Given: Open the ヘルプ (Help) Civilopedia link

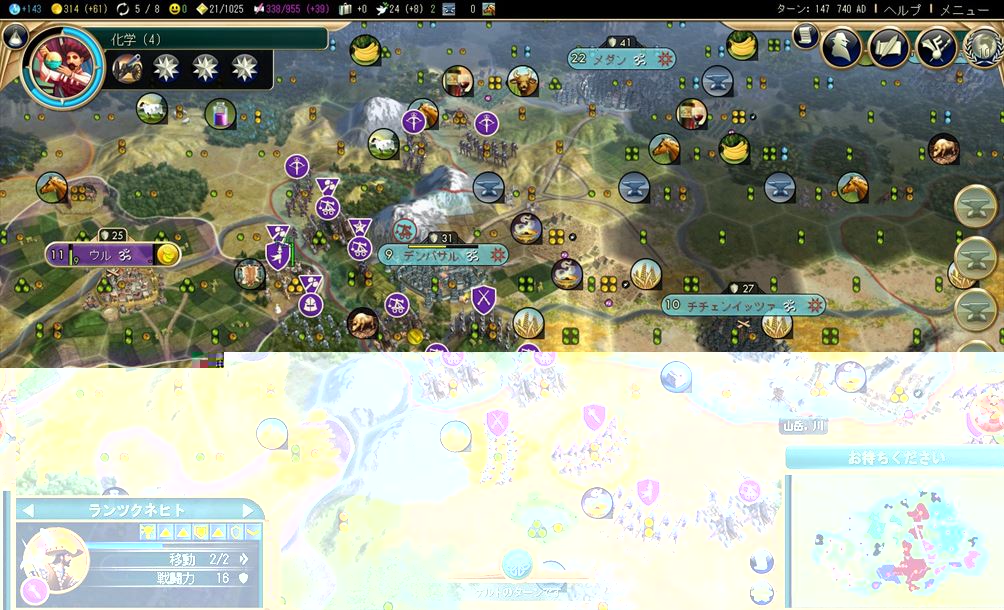Looking at the screenshot, I should [x=902, y=9].
